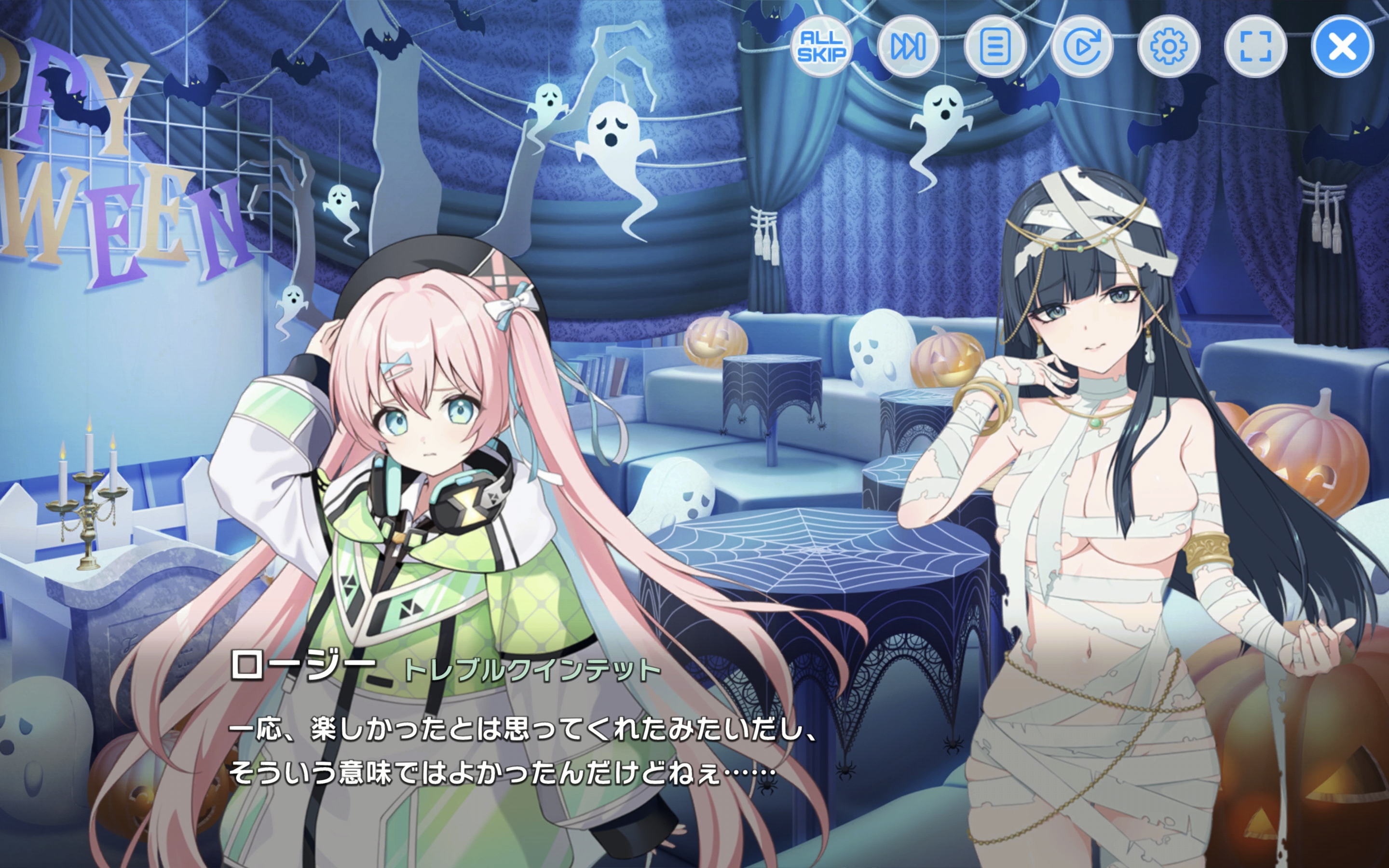Image resolution: width=1389 pixels, height=868 pixels.
Task: Open the gear settings menu
Action: [1169, 46]
